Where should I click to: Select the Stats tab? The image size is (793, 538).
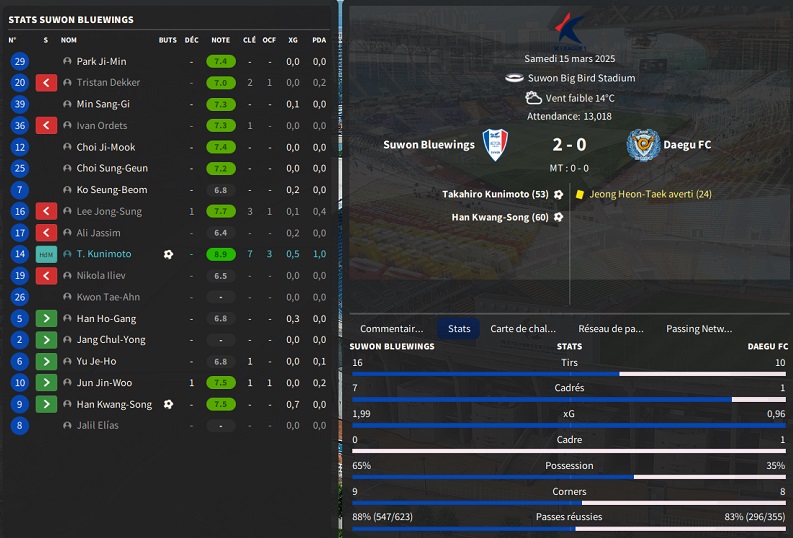point(459,328)
